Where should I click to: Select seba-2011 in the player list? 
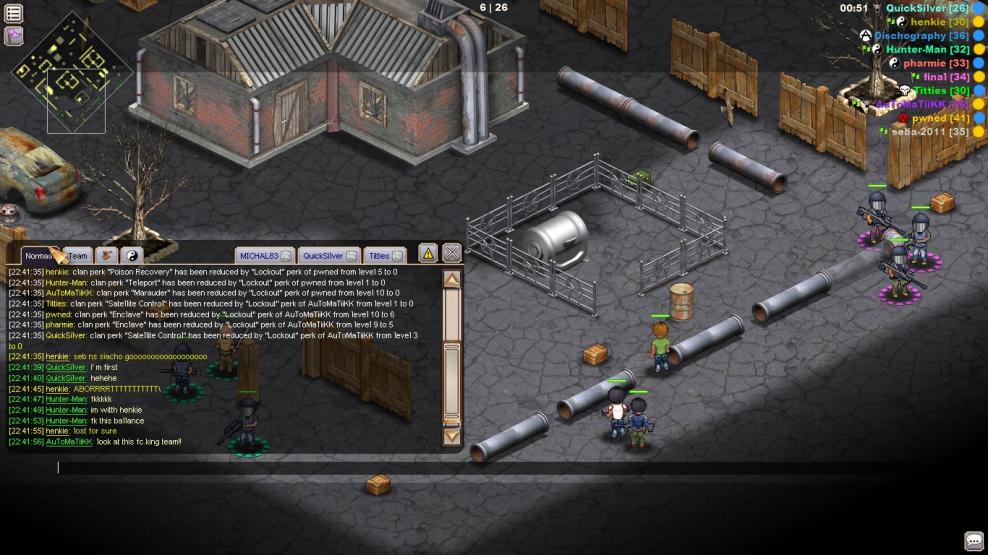[918, 132]
